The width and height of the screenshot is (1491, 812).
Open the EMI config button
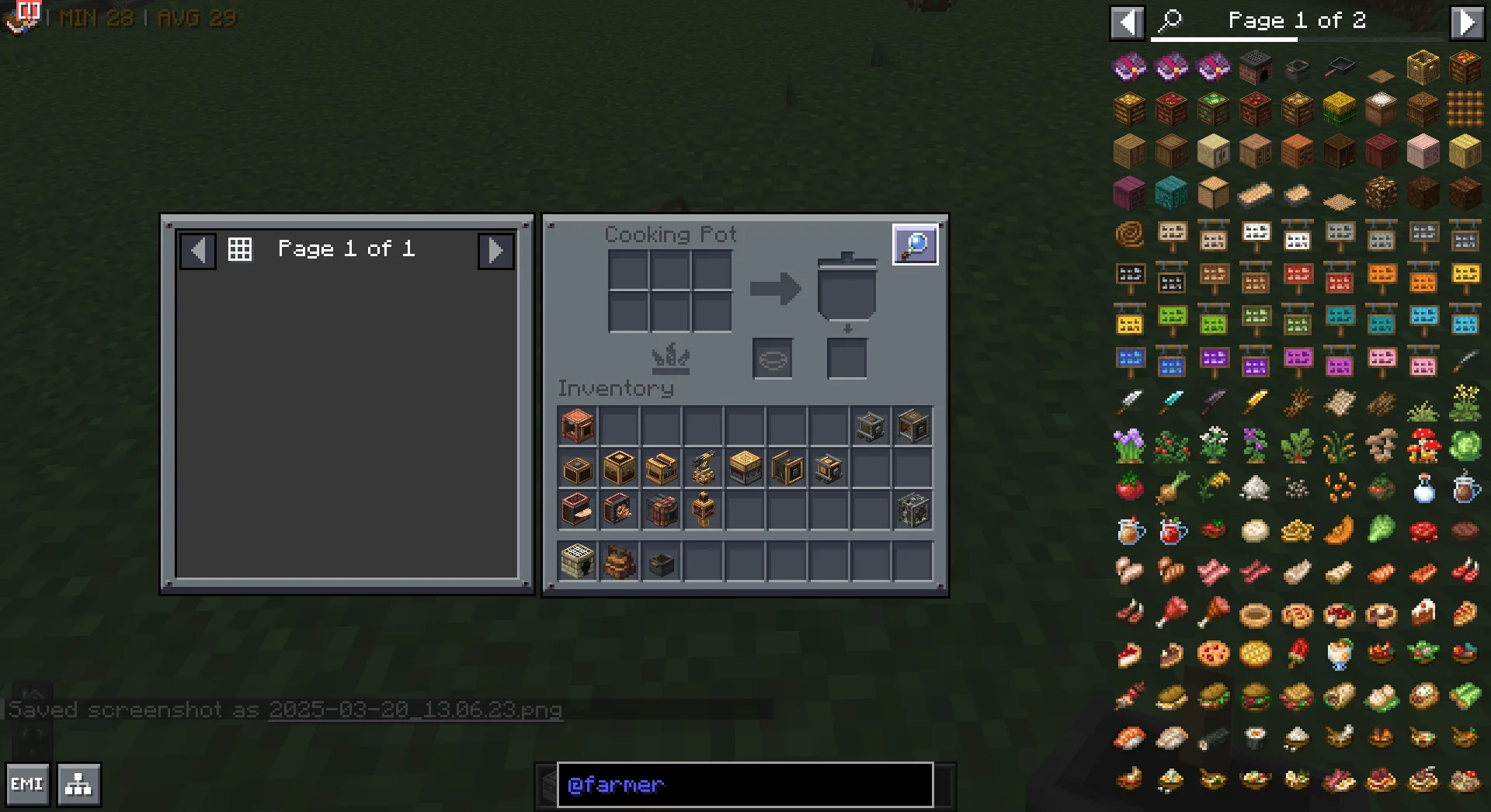click(x=27, y=784)
